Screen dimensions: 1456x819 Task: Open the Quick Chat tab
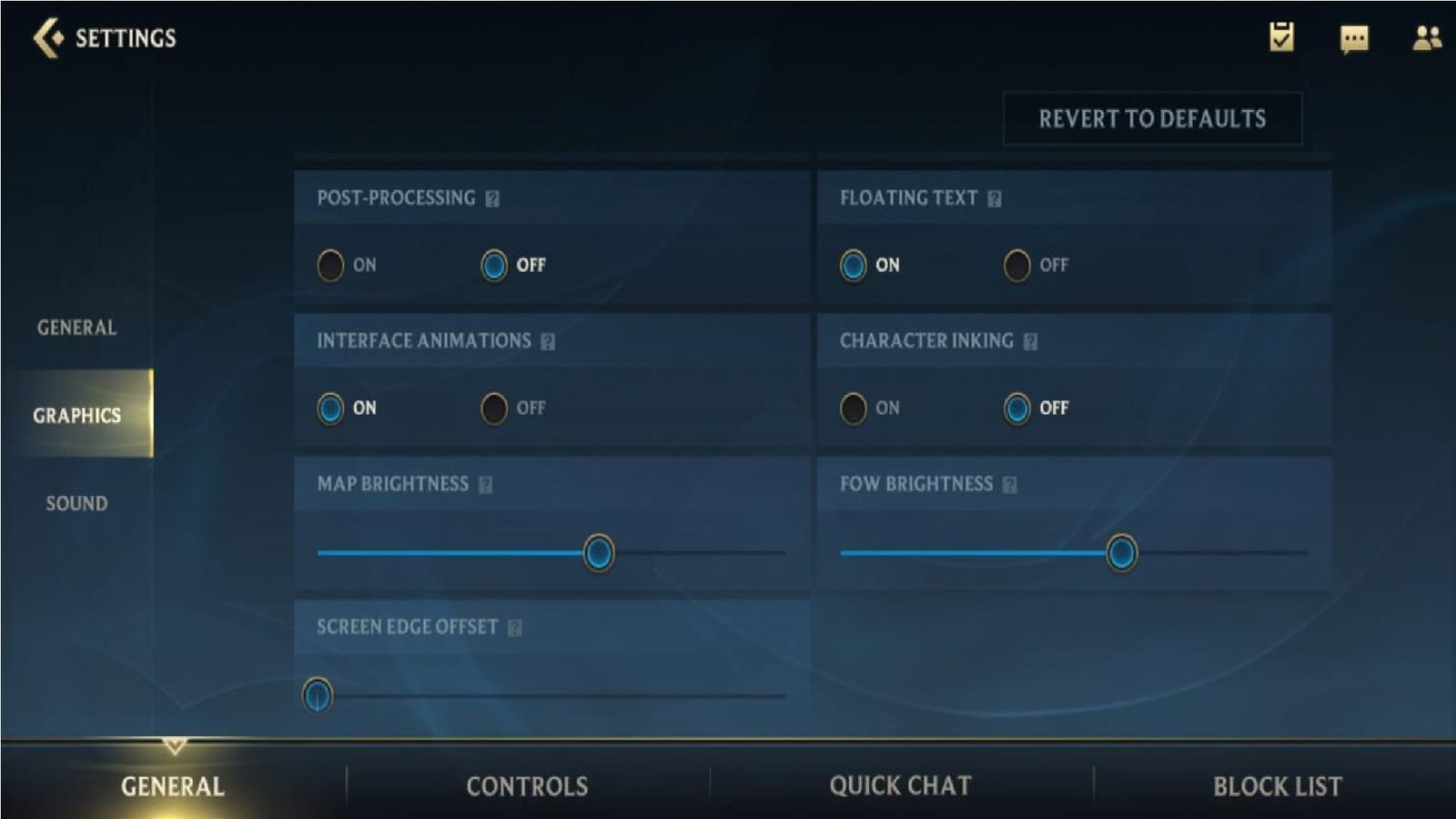coord(901,784)
